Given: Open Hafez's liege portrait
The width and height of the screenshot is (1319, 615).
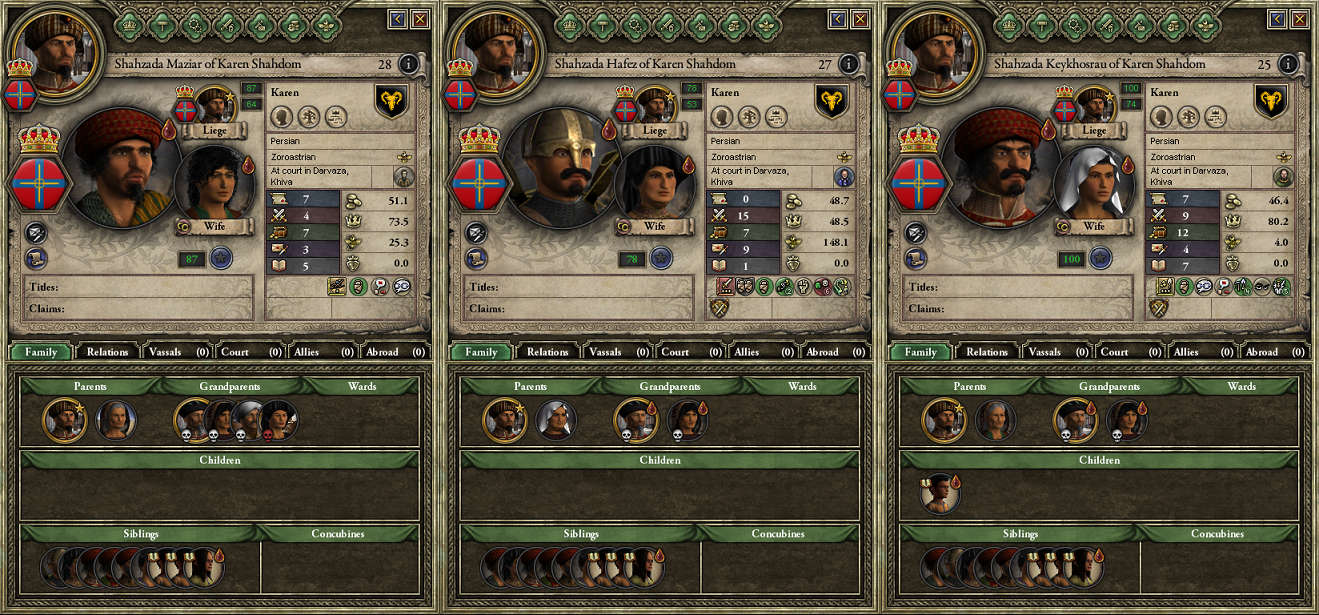Looking at the screenshot, I should tap(654, 105).
